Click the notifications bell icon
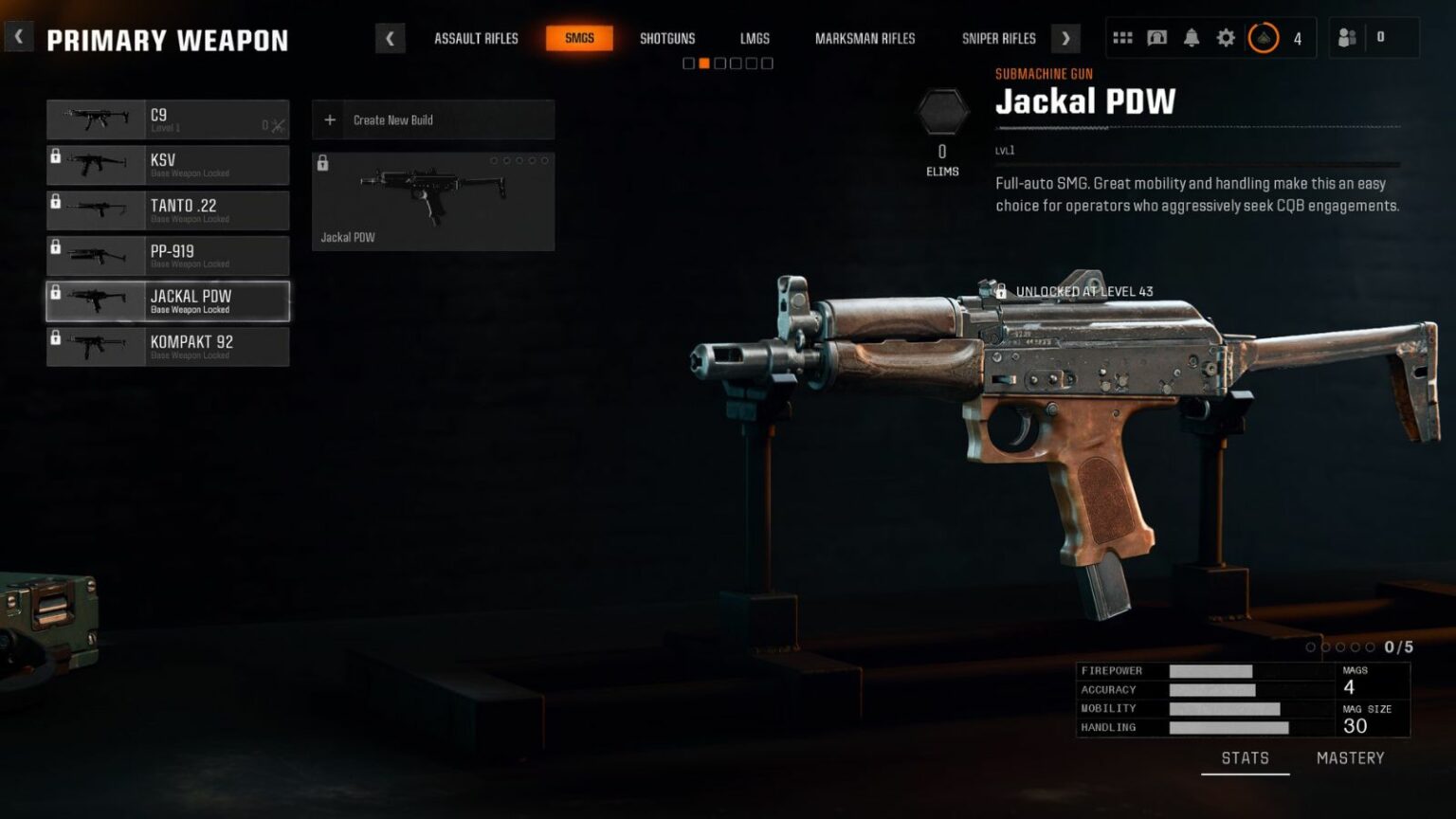The width and height of the screenshot is (1456, 819). point(1192,37)
